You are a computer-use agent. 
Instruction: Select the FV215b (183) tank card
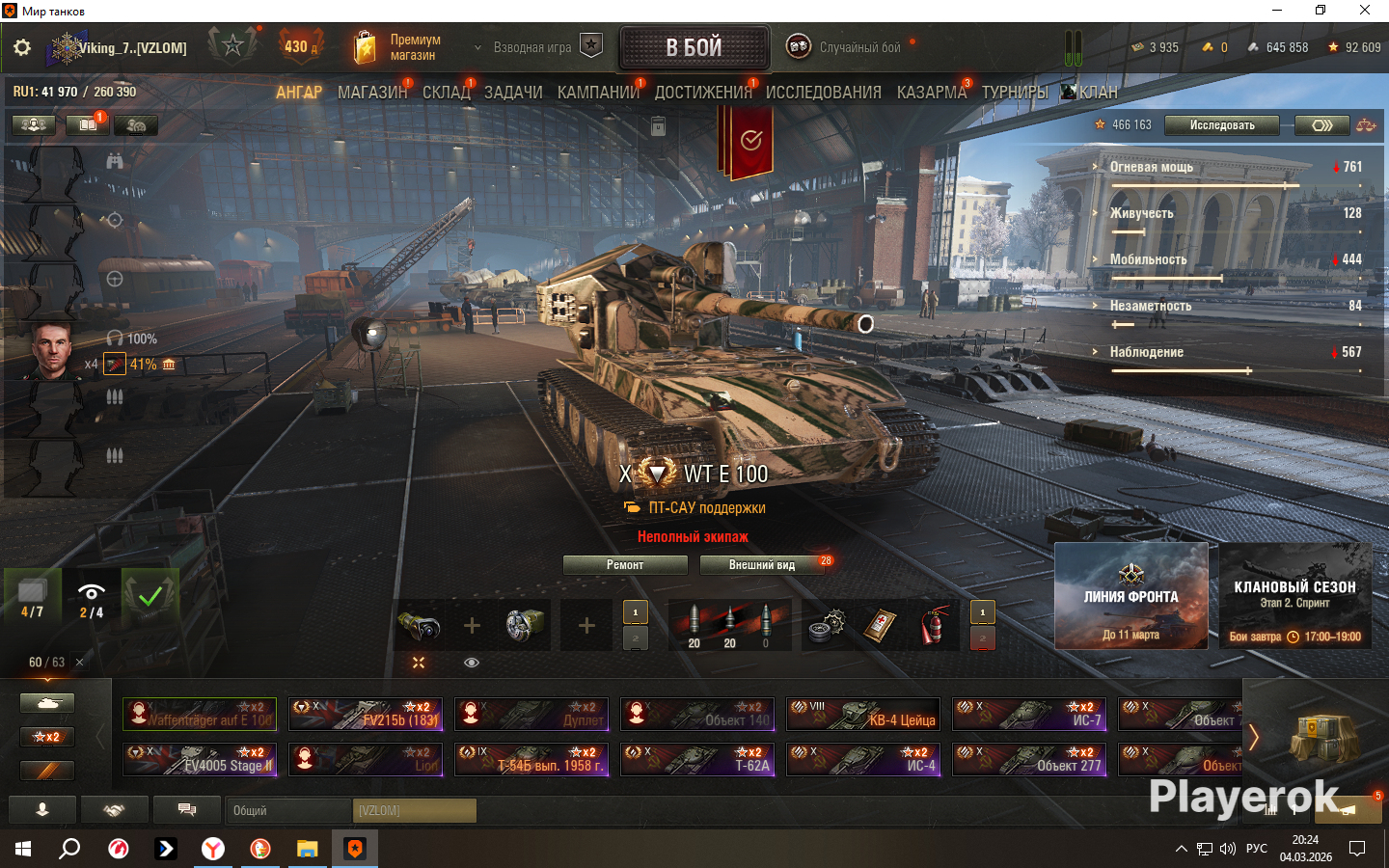[x=366, y=715]
